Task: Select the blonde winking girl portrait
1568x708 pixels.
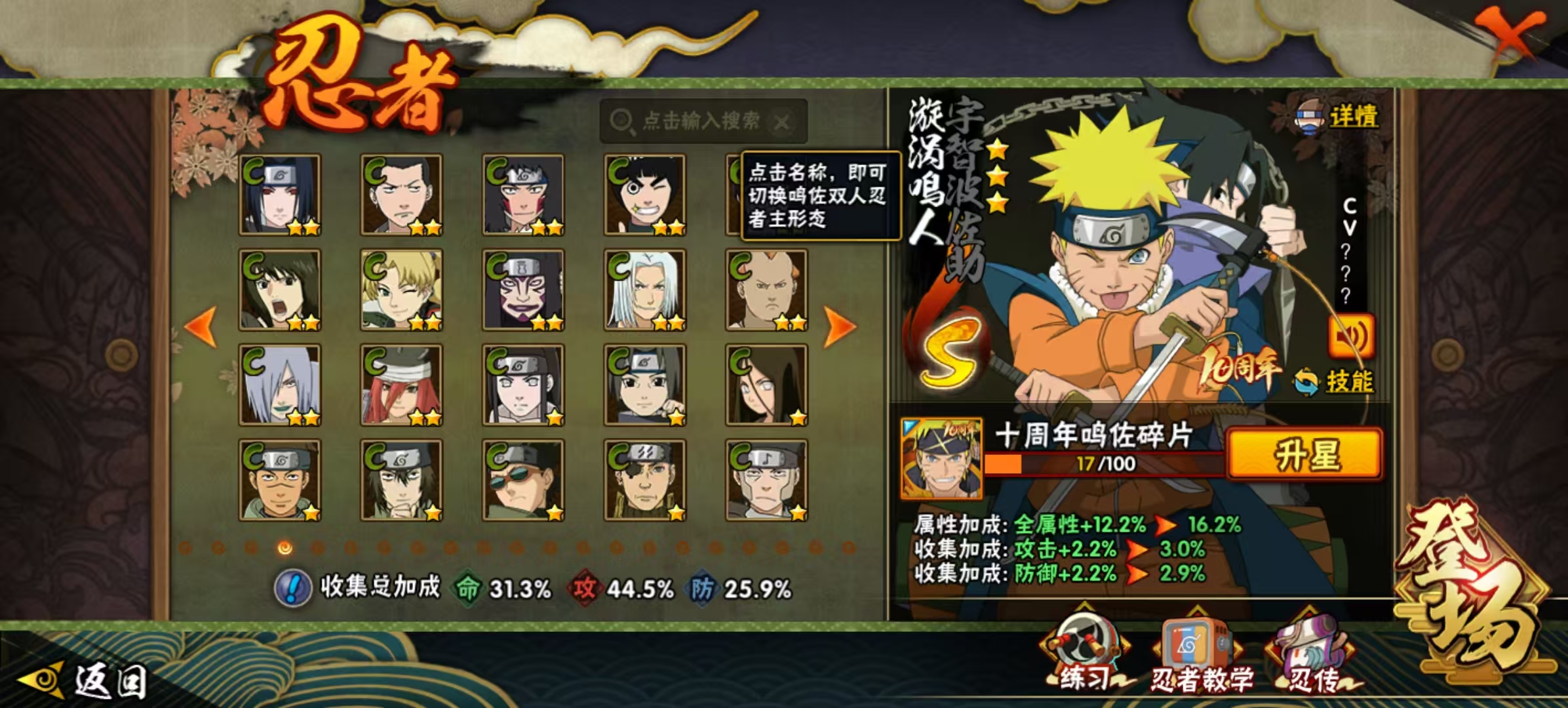Action: (401, 290)
